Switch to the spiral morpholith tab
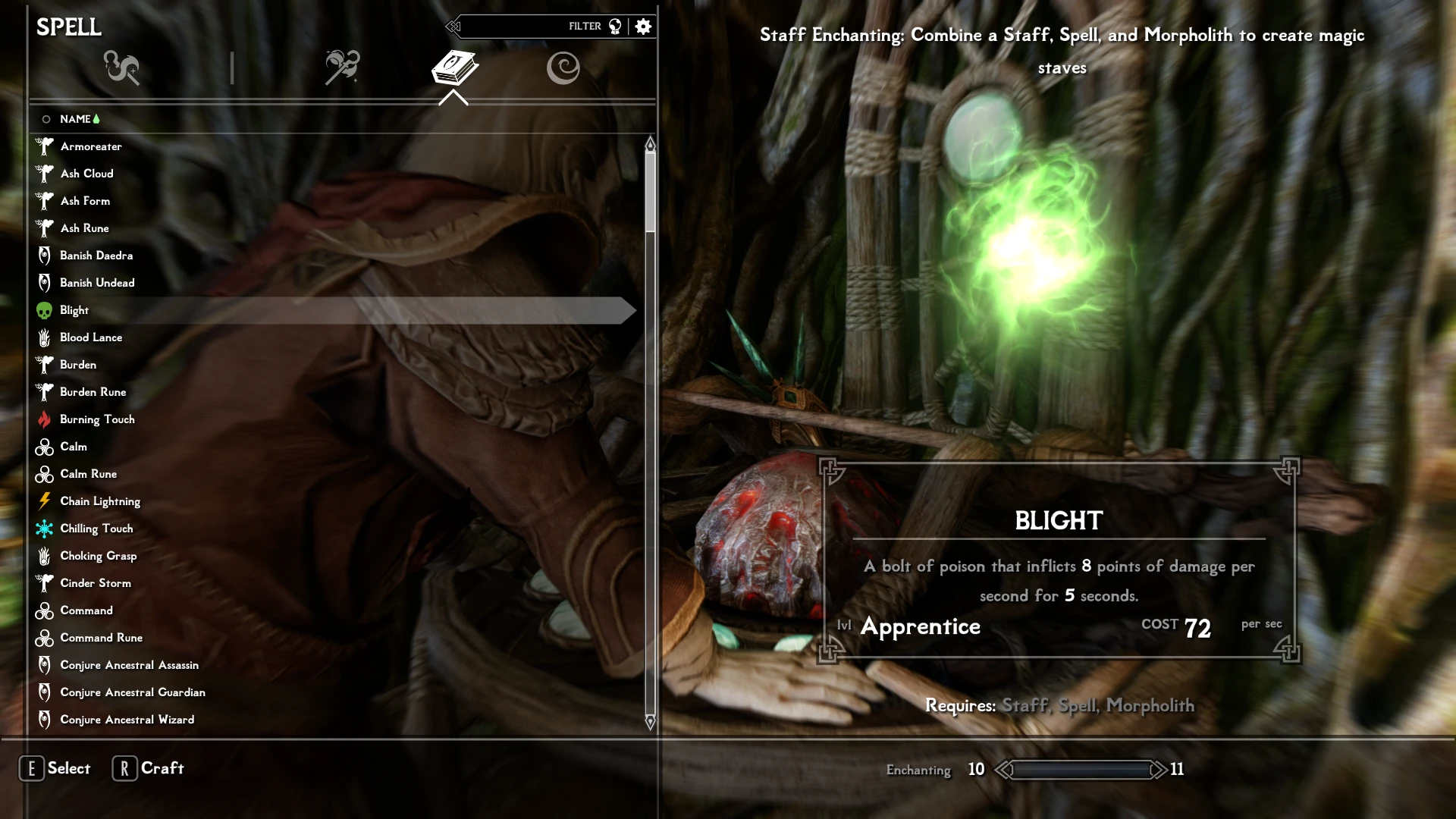Image resolution: width=1456 pixels, height=819 pixels. pyautogui.click(x=563, y=67)
